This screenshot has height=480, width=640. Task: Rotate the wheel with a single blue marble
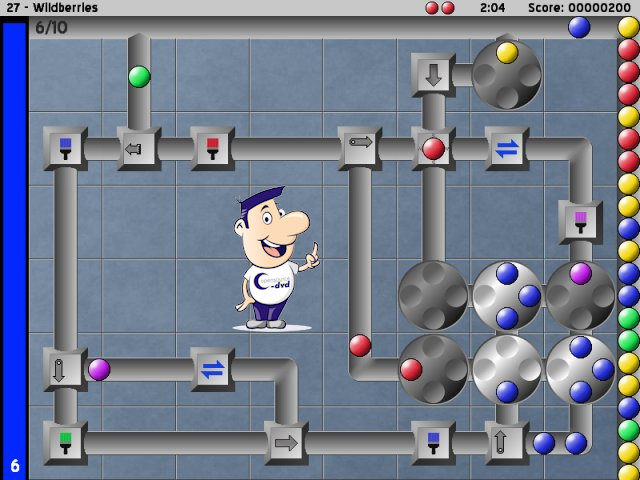507,369
